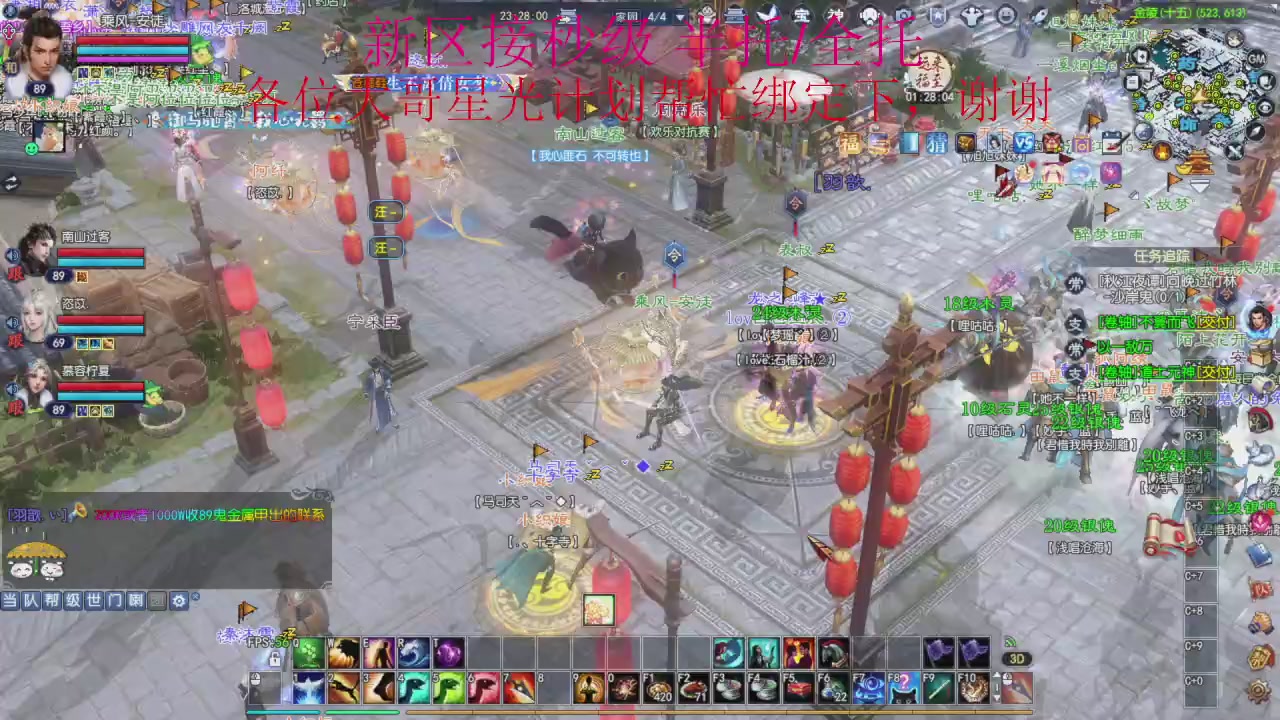The width and height of the screenshot is (1280, 720).
Task: Open the globe icon beside the minimap
Action: point(1142,130)
